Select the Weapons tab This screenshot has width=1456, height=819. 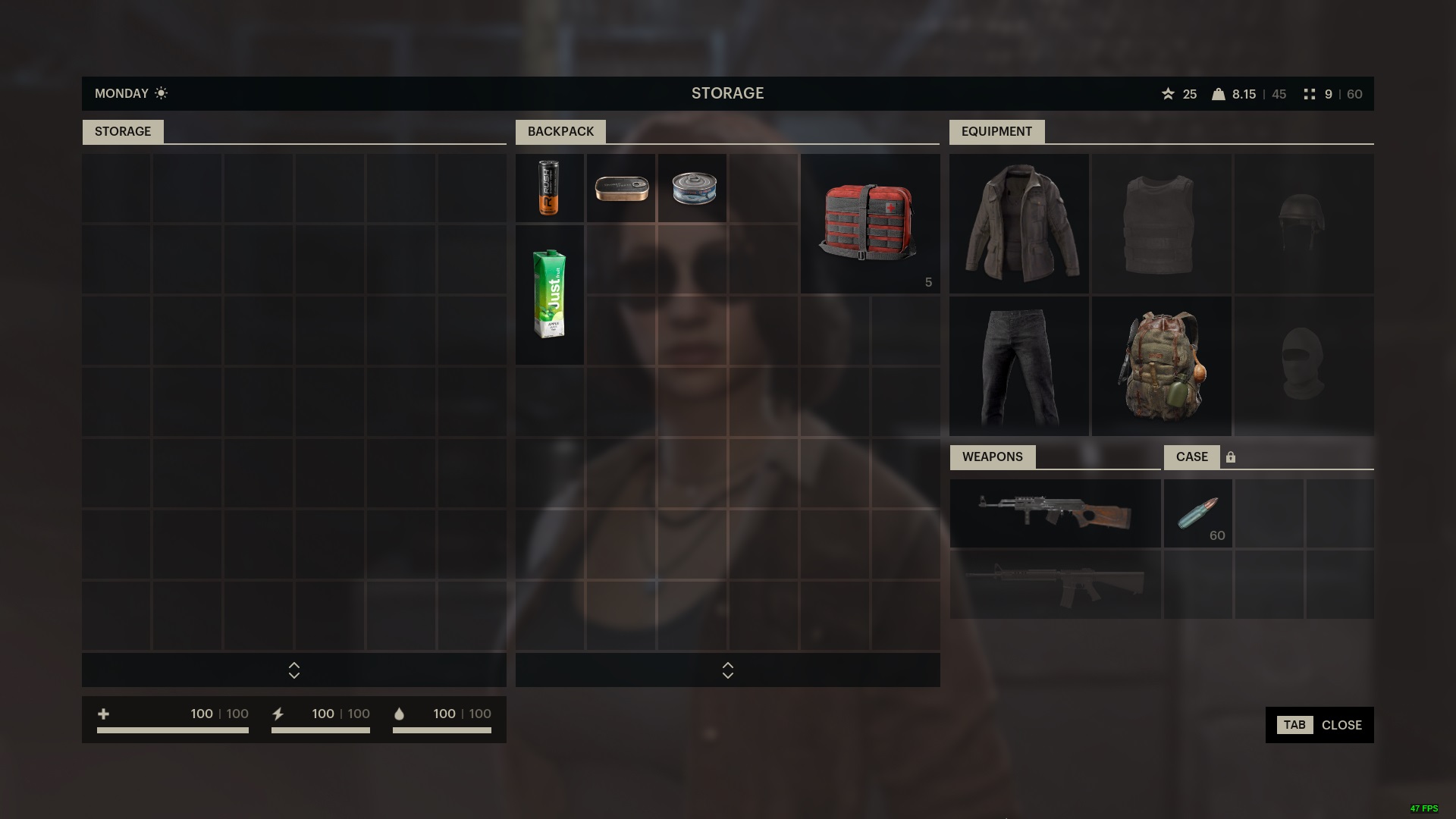point(993,457)
